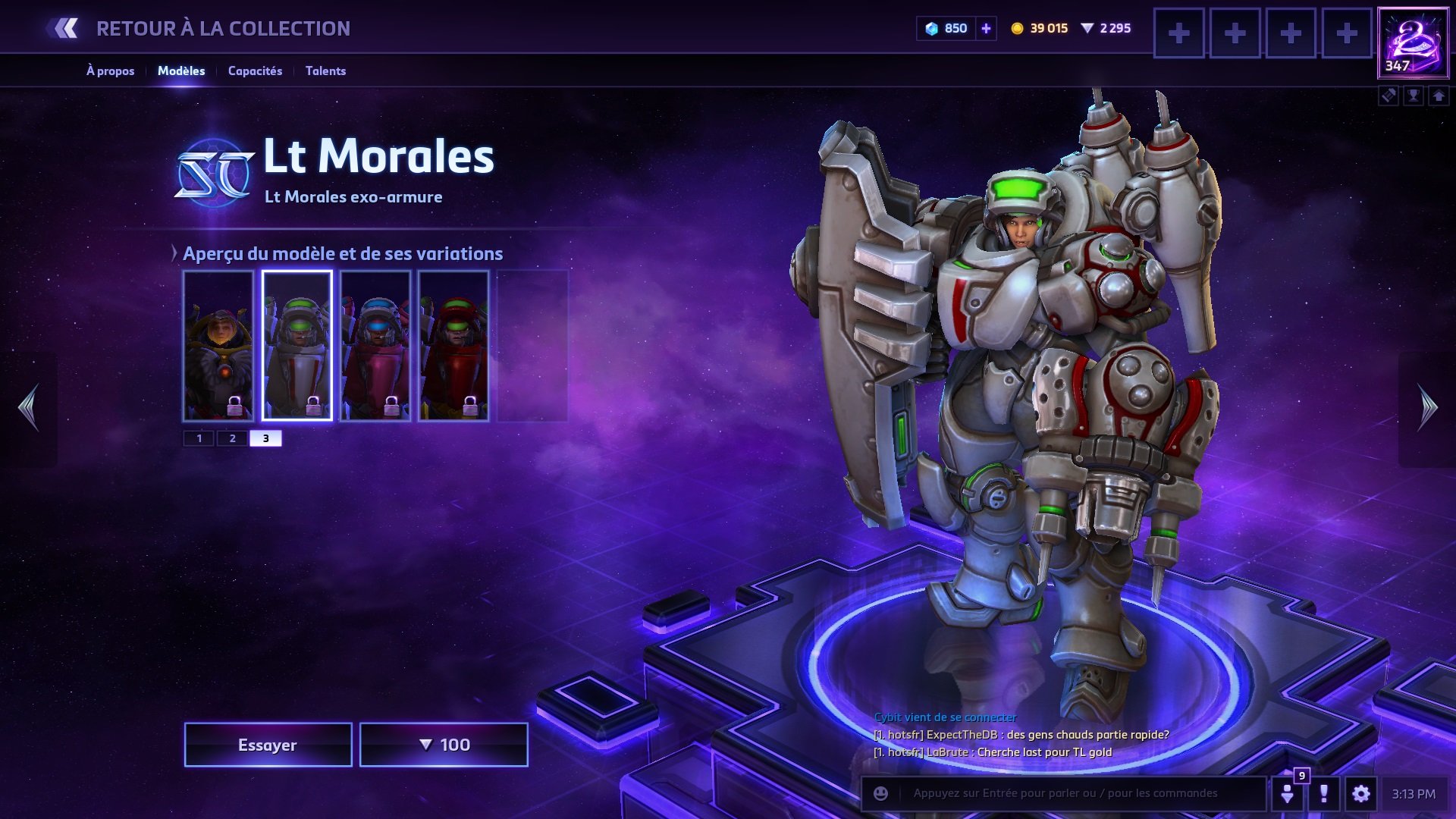Open the player profile portrait
This screenshot has width=1456, height=819.
tap(1413, 42)
